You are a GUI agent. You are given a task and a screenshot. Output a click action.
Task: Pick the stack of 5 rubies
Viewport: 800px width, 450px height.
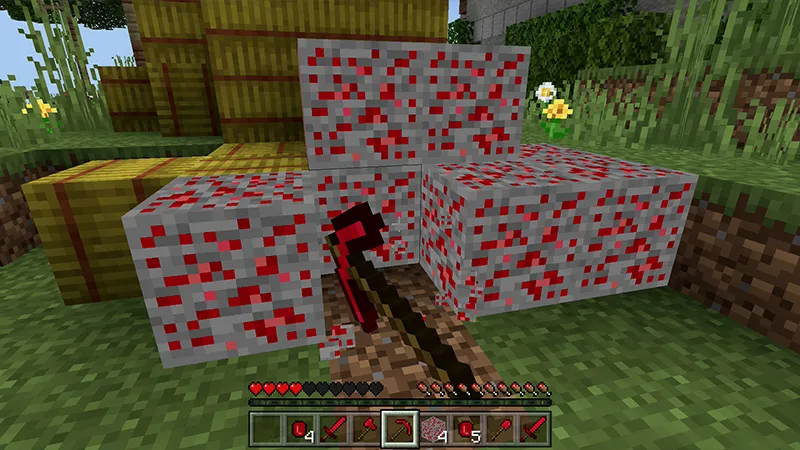tap(466, 430)
